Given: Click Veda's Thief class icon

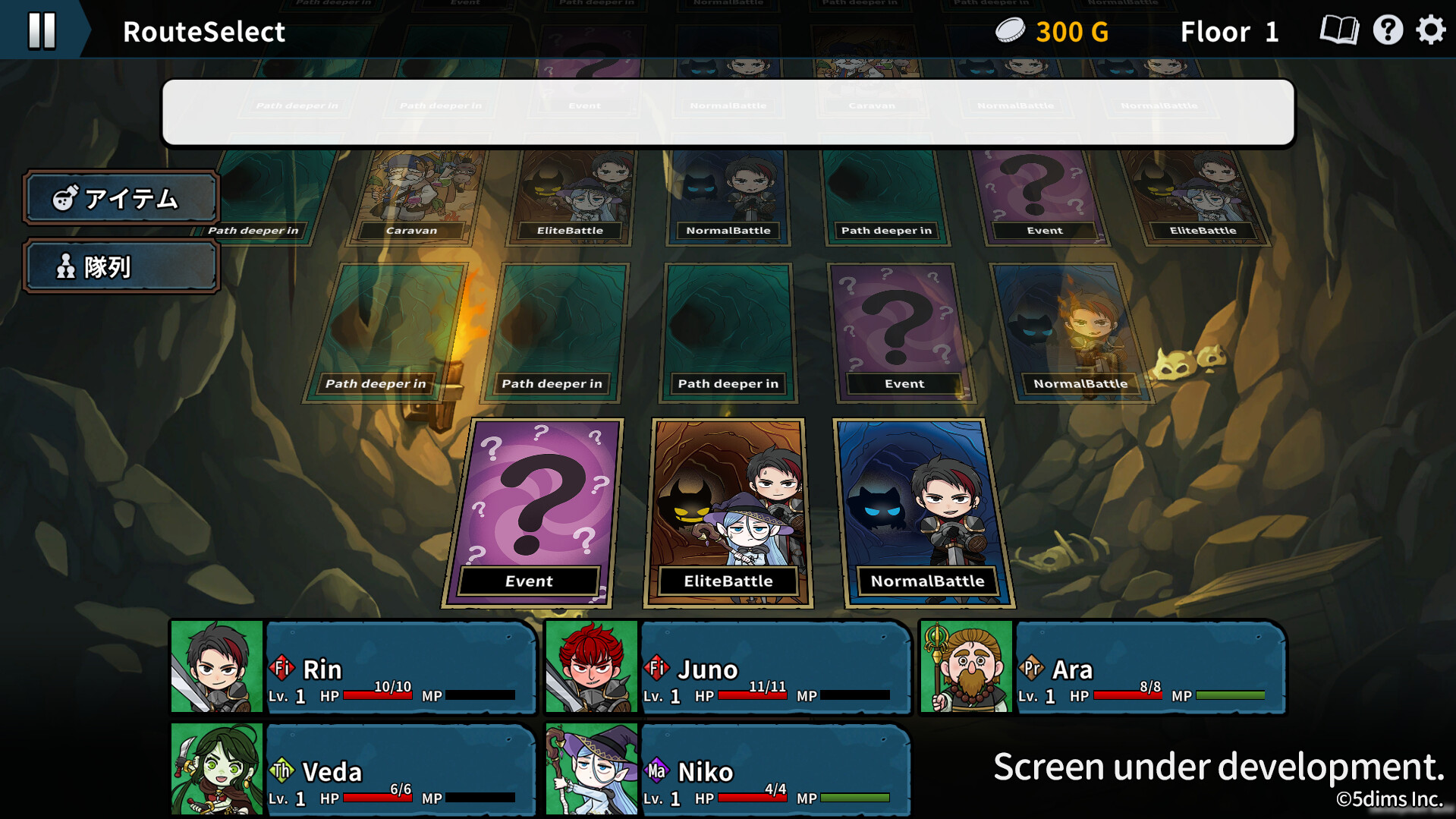Looking at the screenshot, I should click(282, 771).
